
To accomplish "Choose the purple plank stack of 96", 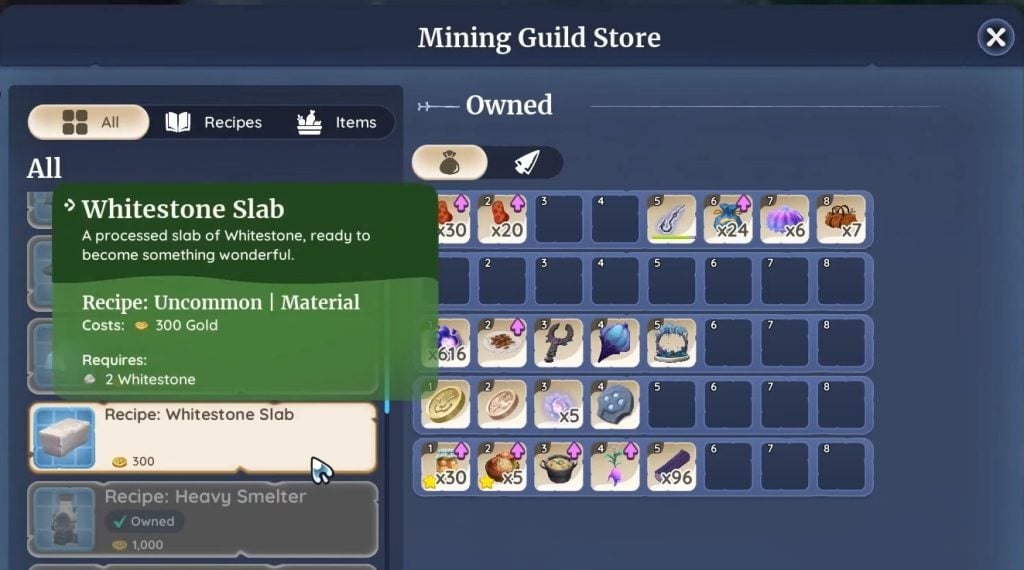I will point(672,467).
